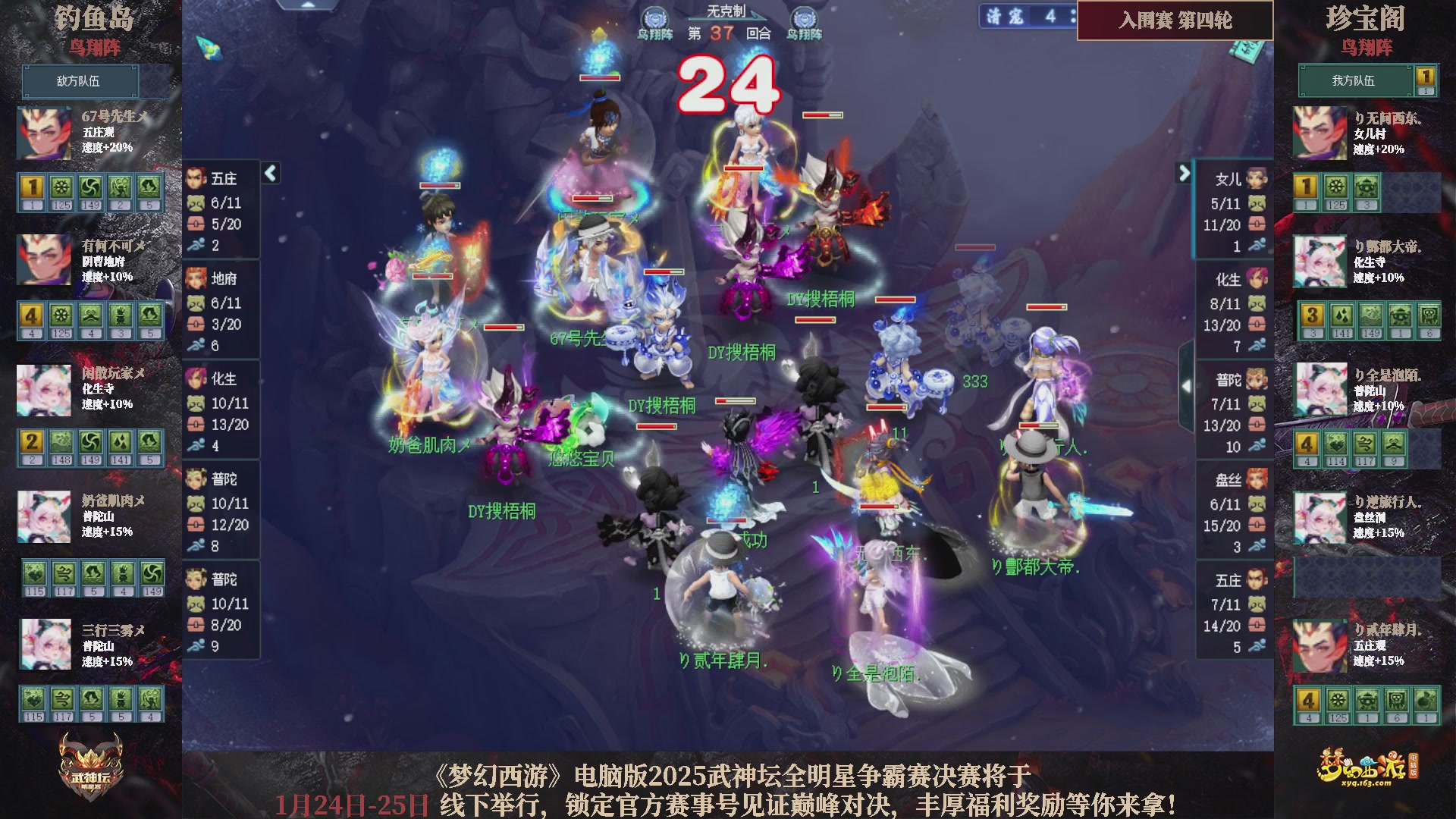Click the golden 4 buff icon under 有何不可メ

coord(30,314)
